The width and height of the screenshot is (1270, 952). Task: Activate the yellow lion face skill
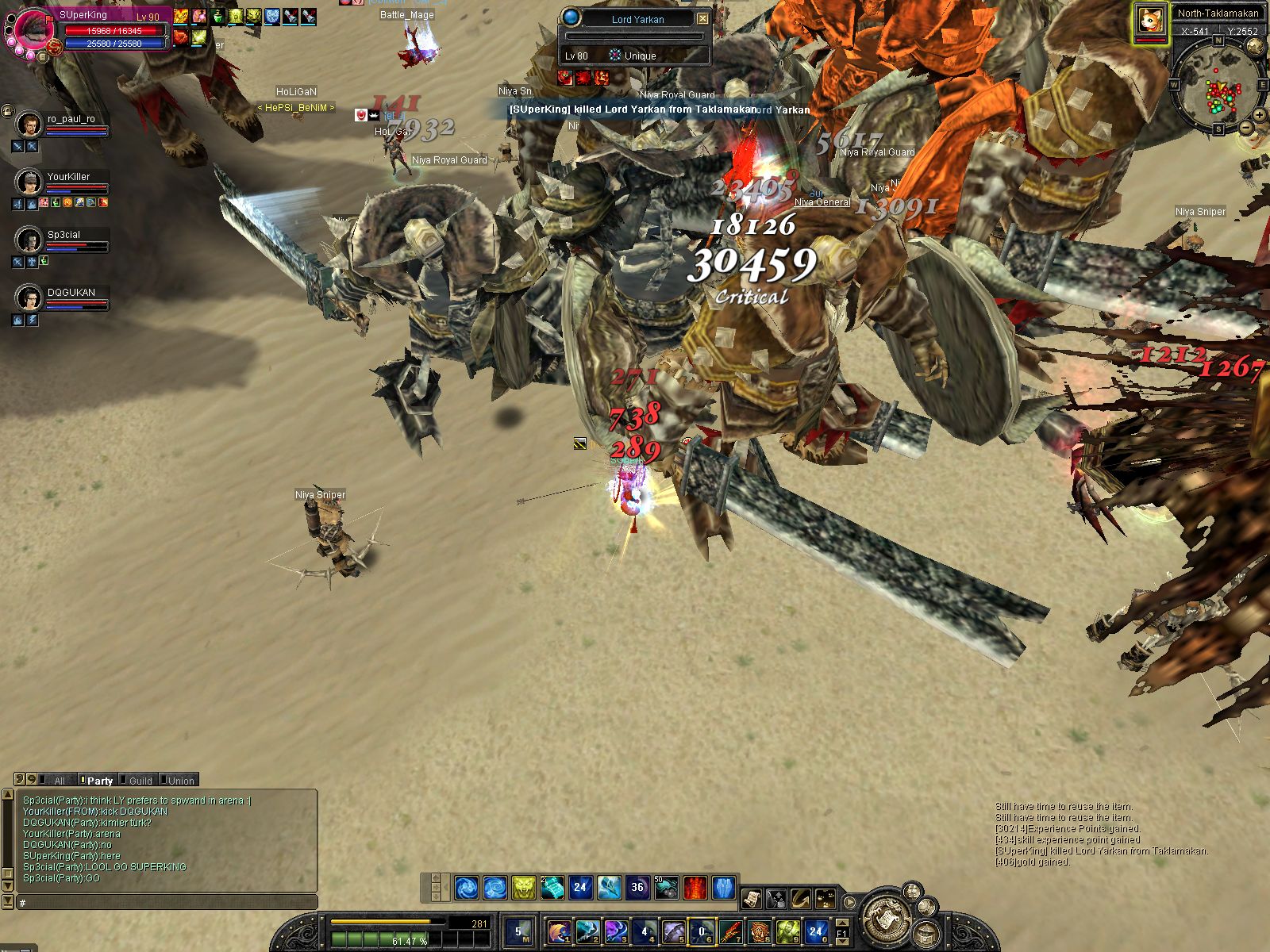(523, 887)
